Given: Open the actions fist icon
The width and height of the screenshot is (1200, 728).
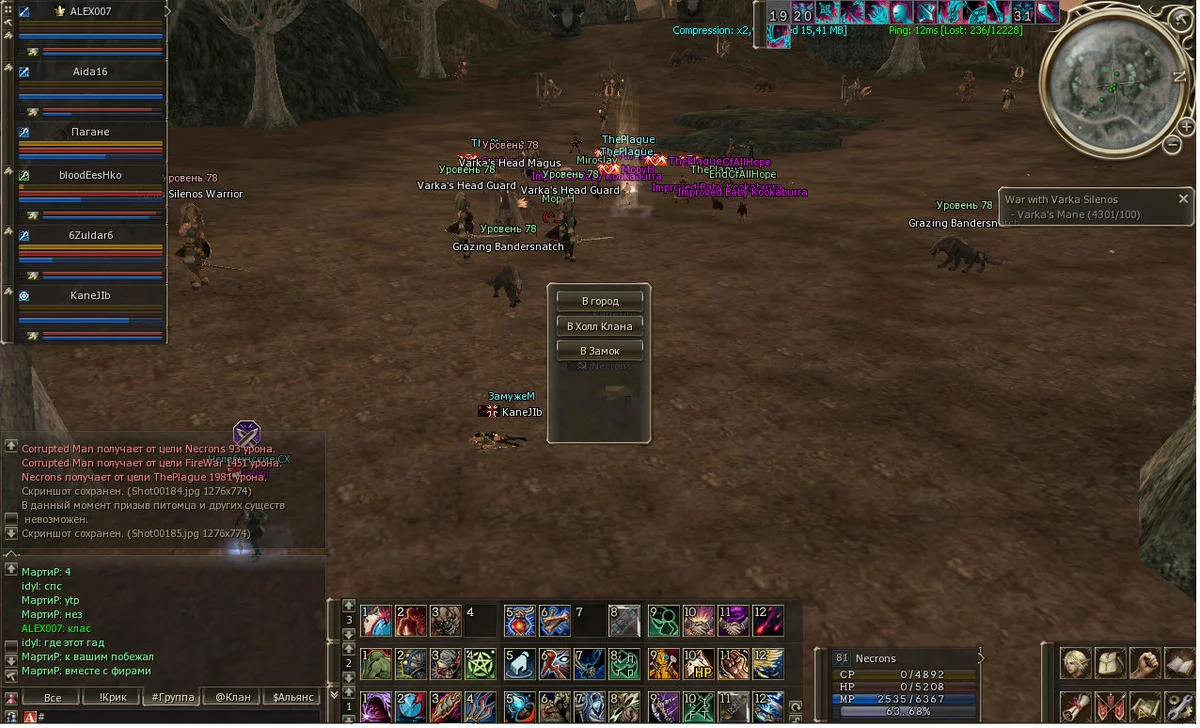Looking at the screenshot, I should tap(1145, 663).
